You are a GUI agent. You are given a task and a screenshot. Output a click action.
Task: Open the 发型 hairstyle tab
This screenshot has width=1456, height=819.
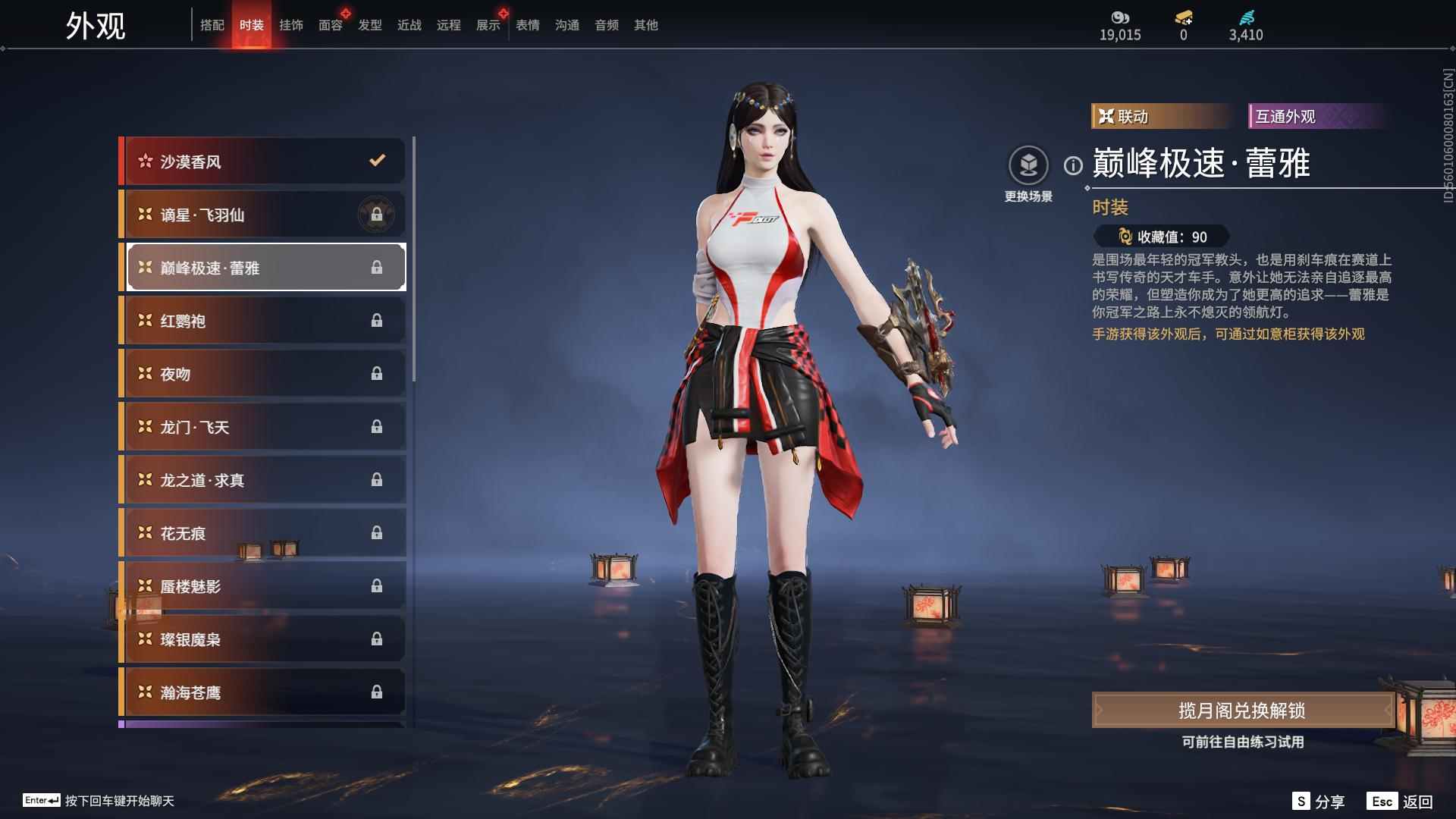370,24
